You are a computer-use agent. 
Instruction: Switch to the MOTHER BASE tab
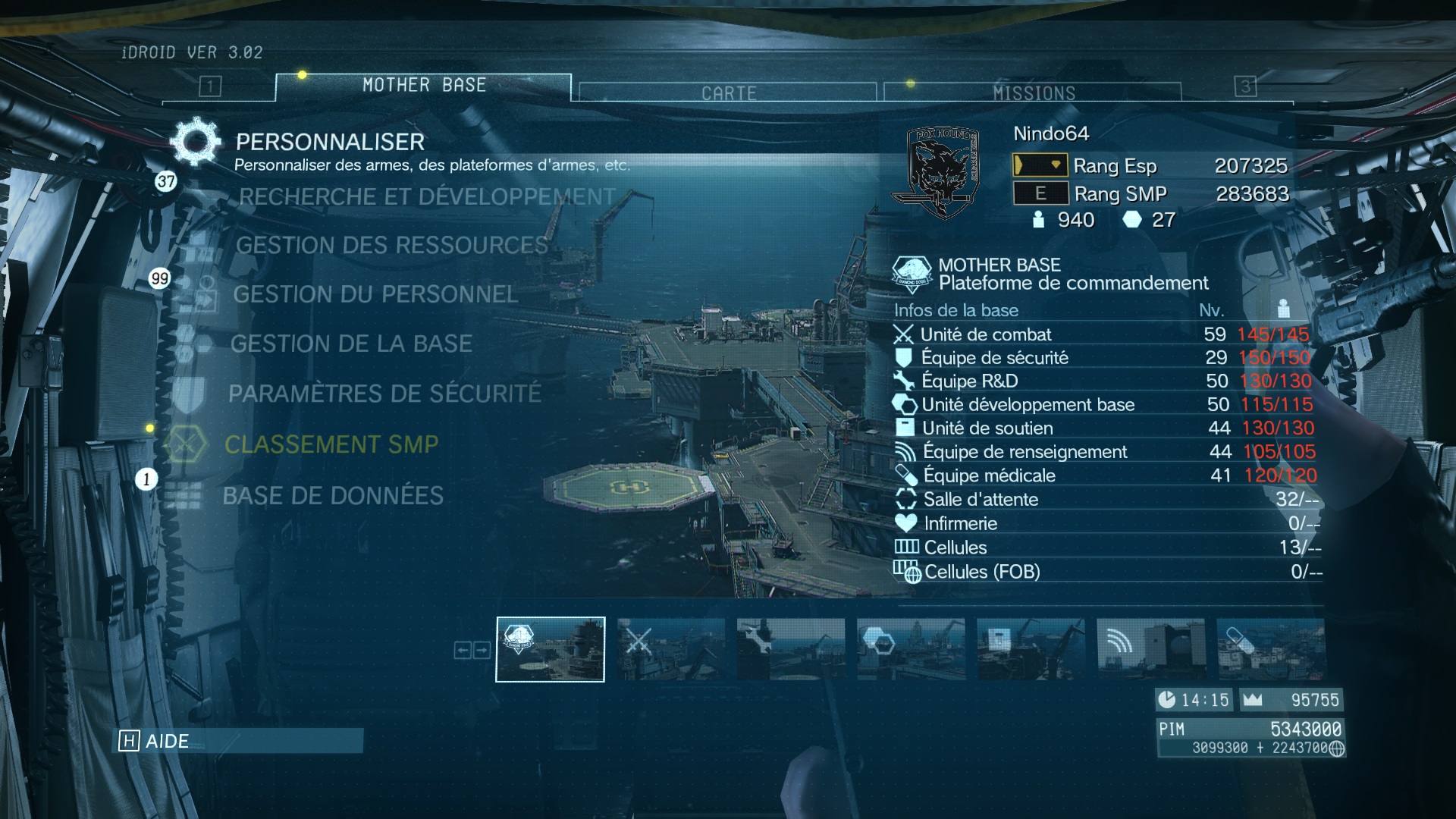pos(423,86)
